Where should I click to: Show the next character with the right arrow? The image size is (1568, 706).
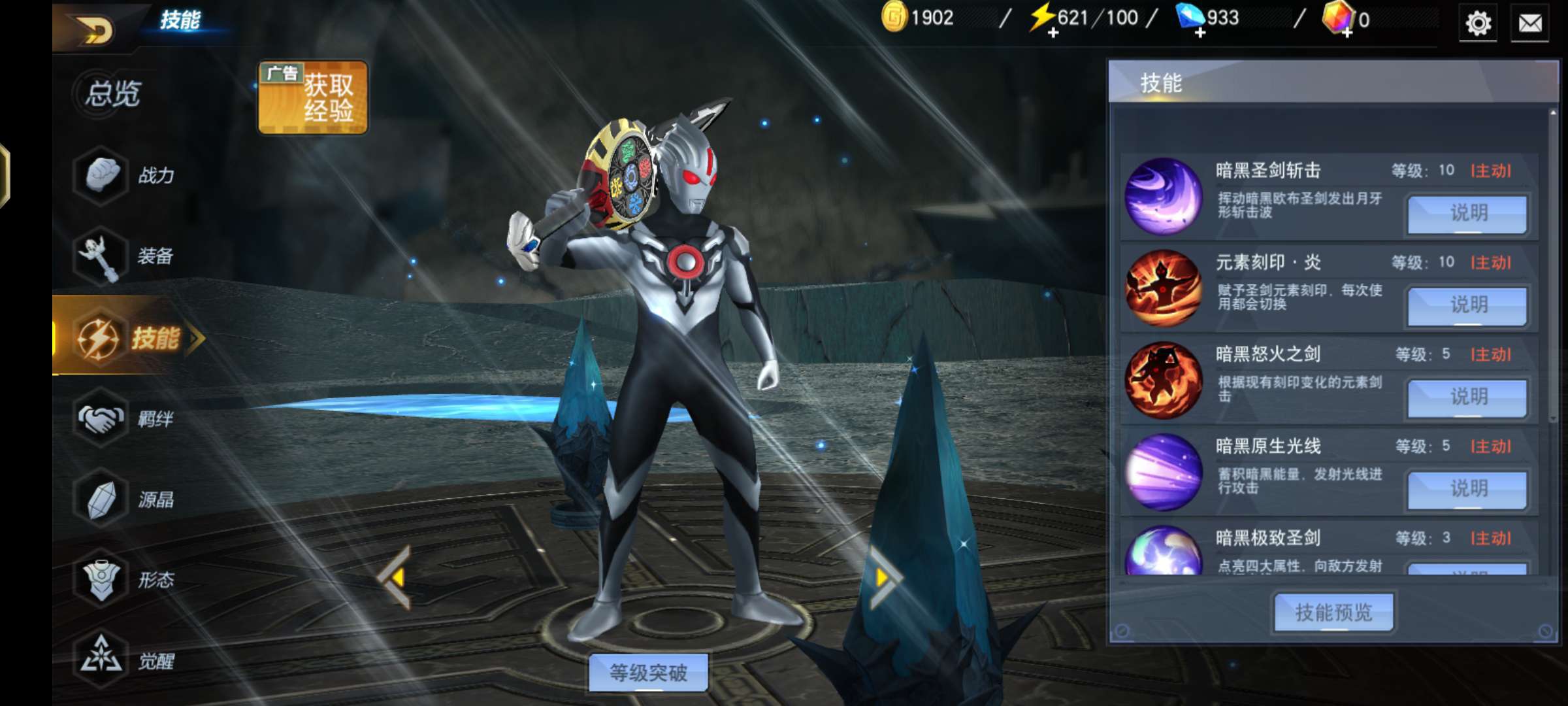tap(884, 577)
